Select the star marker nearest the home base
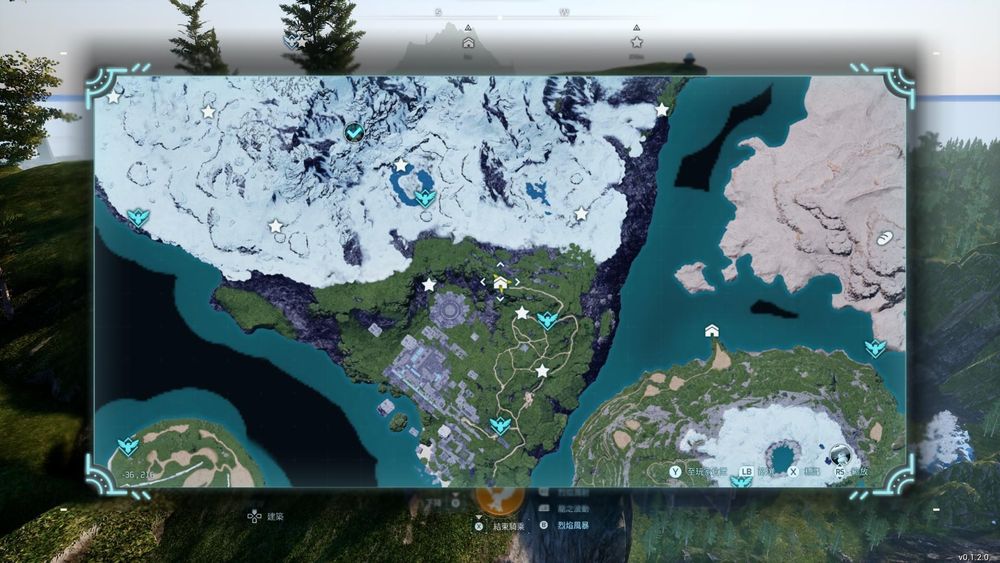Image resolution: width=1000 pixels, height=563 pixels. 522,313
